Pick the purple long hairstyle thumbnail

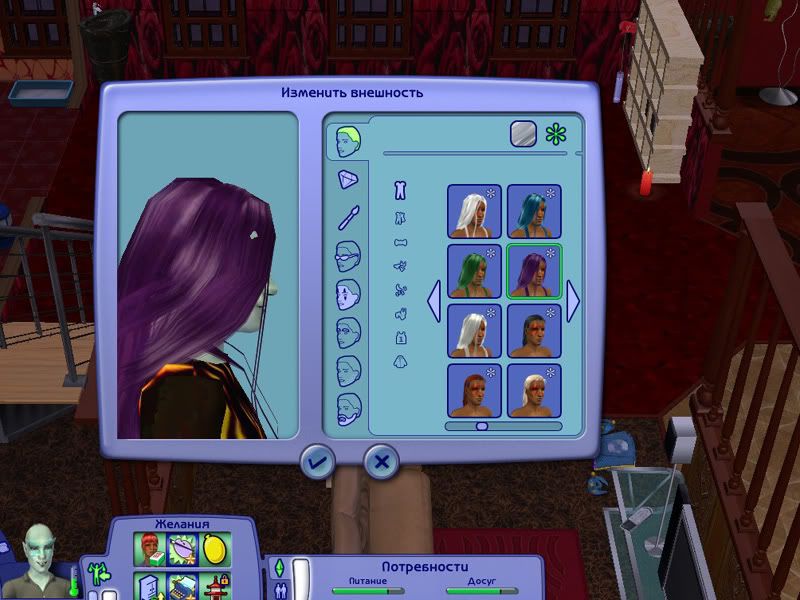(x=534, y=271)
